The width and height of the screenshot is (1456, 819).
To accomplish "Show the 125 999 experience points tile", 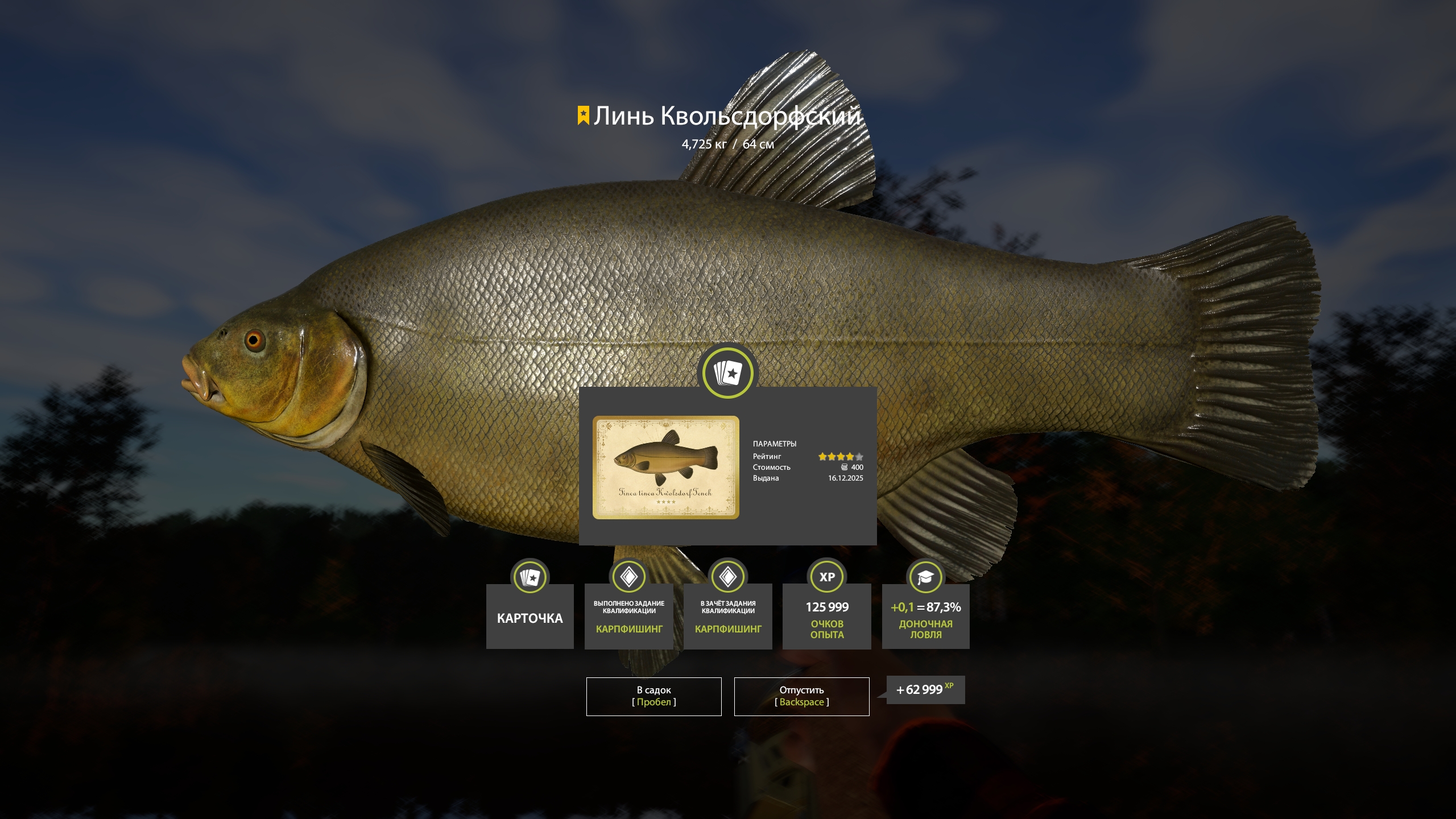I will pyautogui.click(x=826, y=617).
